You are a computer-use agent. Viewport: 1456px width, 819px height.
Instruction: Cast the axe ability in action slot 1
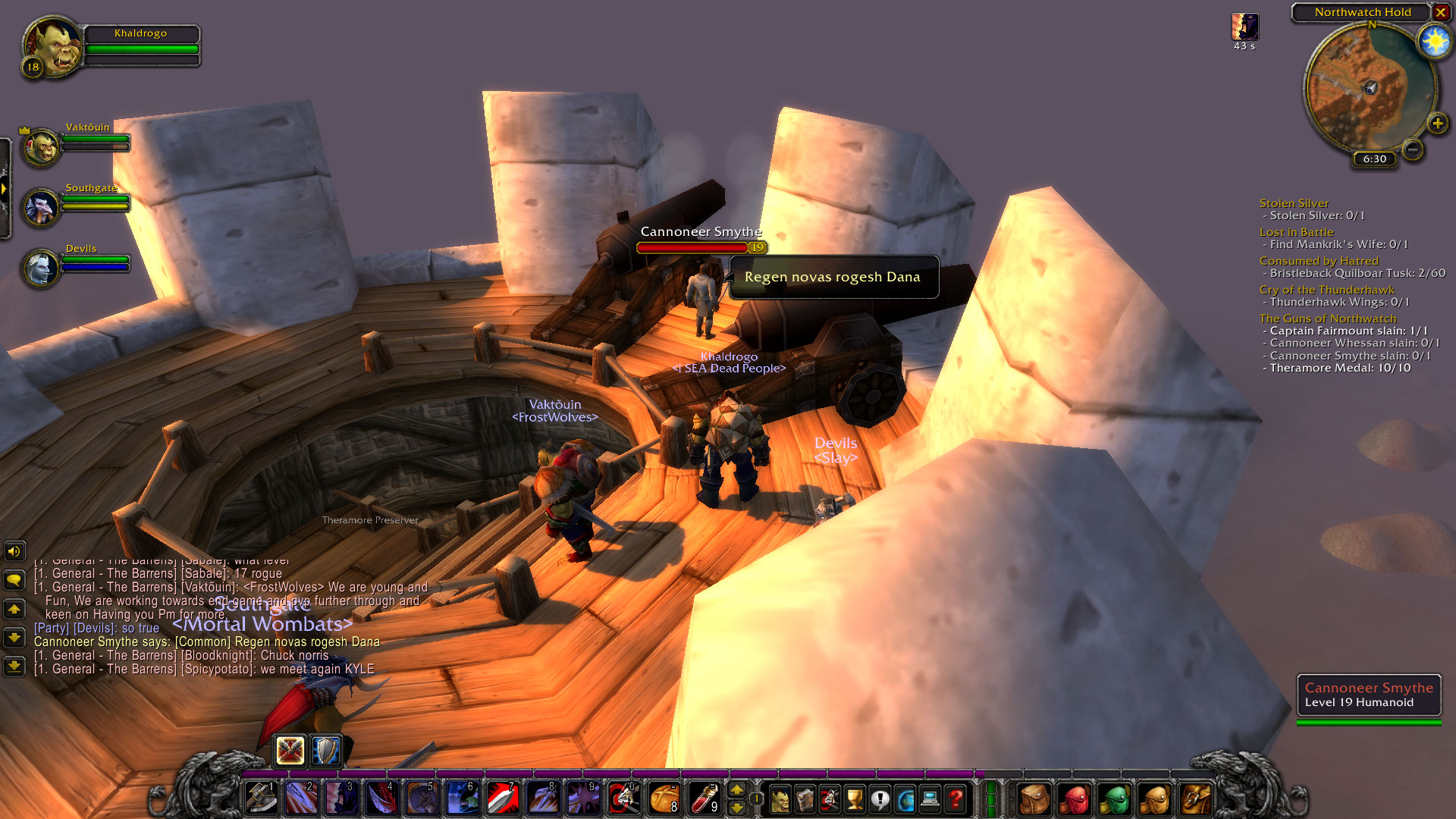pos(262,798)
